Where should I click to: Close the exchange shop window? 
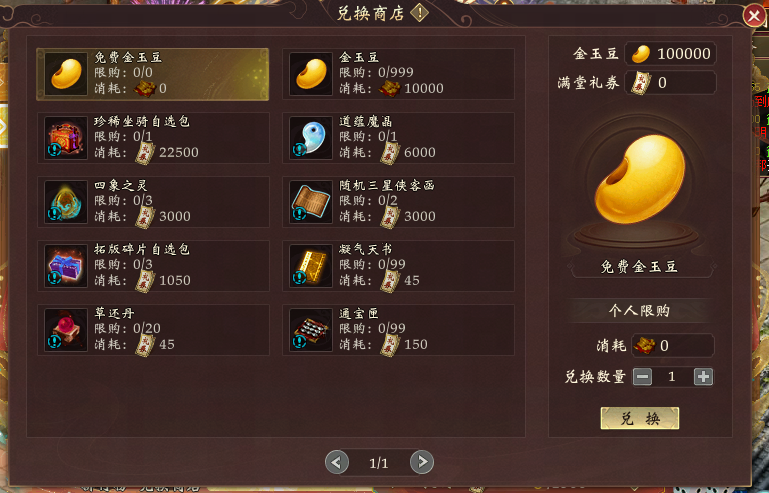click(755, 14)
